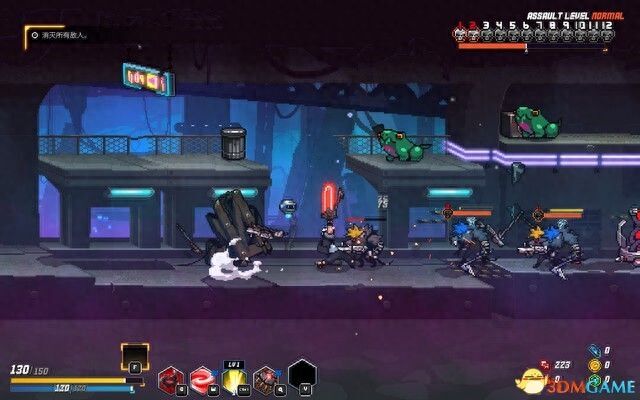Select the empty black hexagon skill slot
Screen dimensions: 640x400
(x=302, y=374)
